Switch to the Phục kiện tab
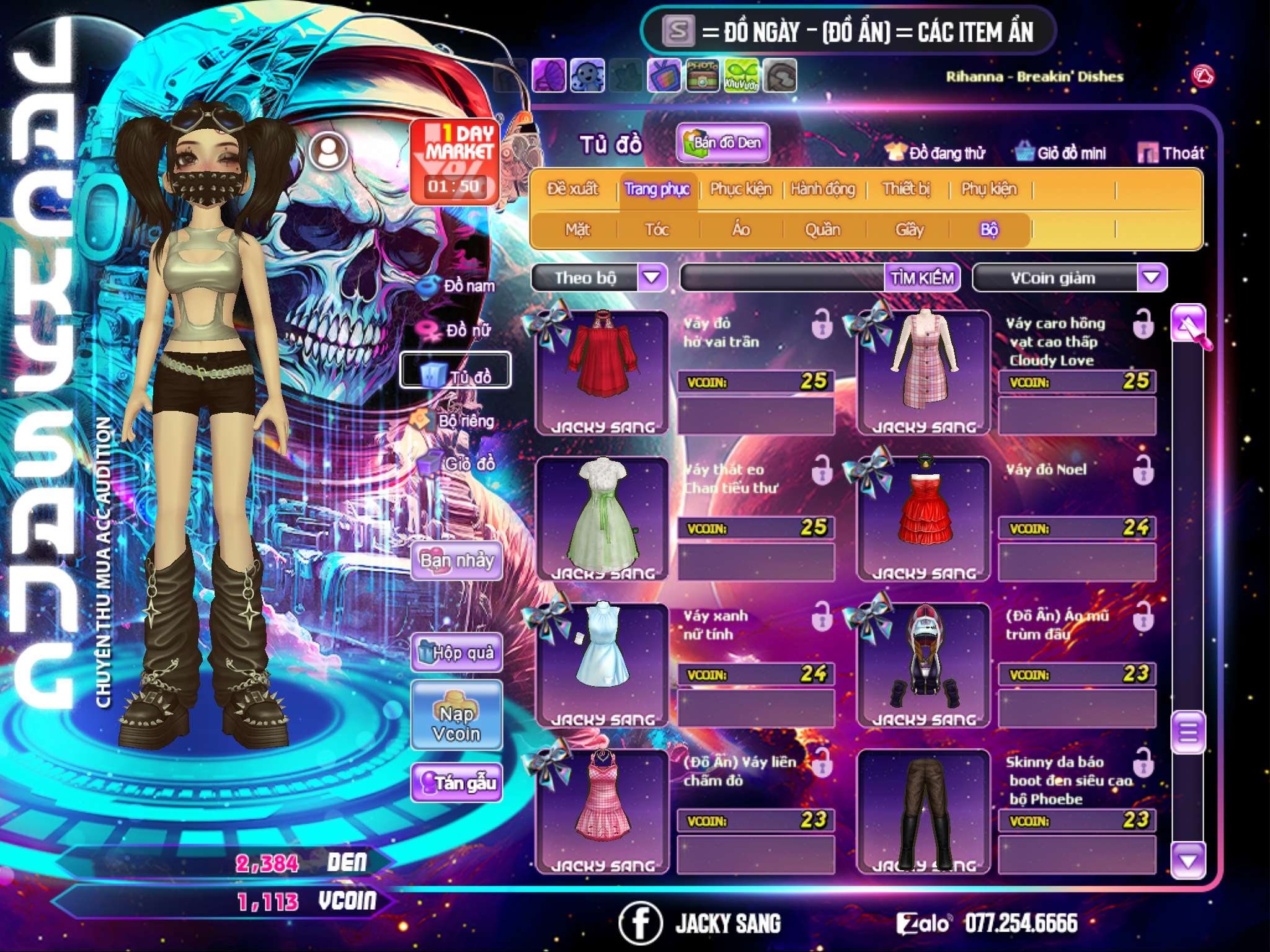 740,189
